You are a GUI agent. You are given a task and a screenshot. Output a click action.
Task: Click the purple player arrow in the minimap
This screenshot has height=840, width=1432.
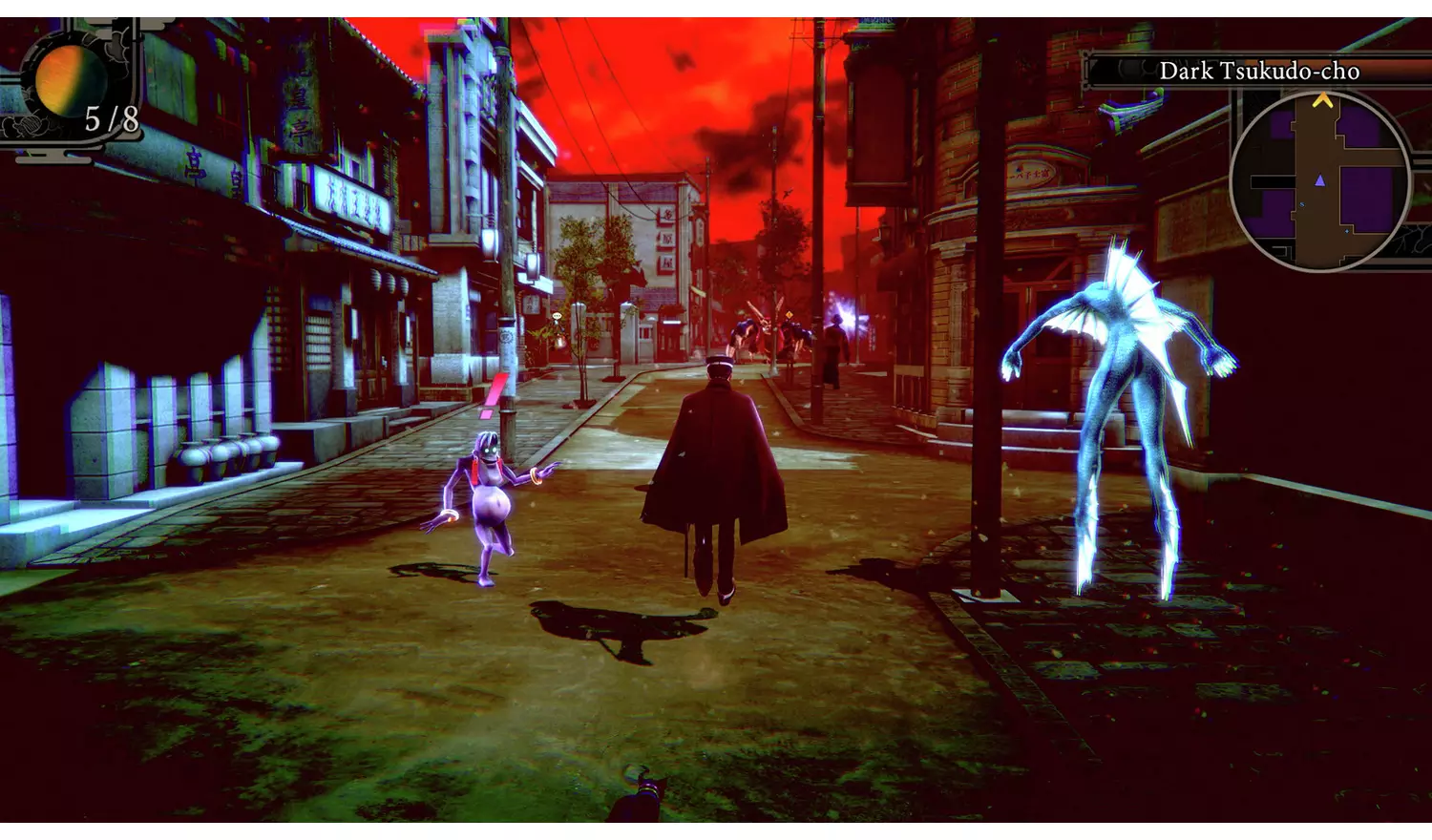point(1320,180)
